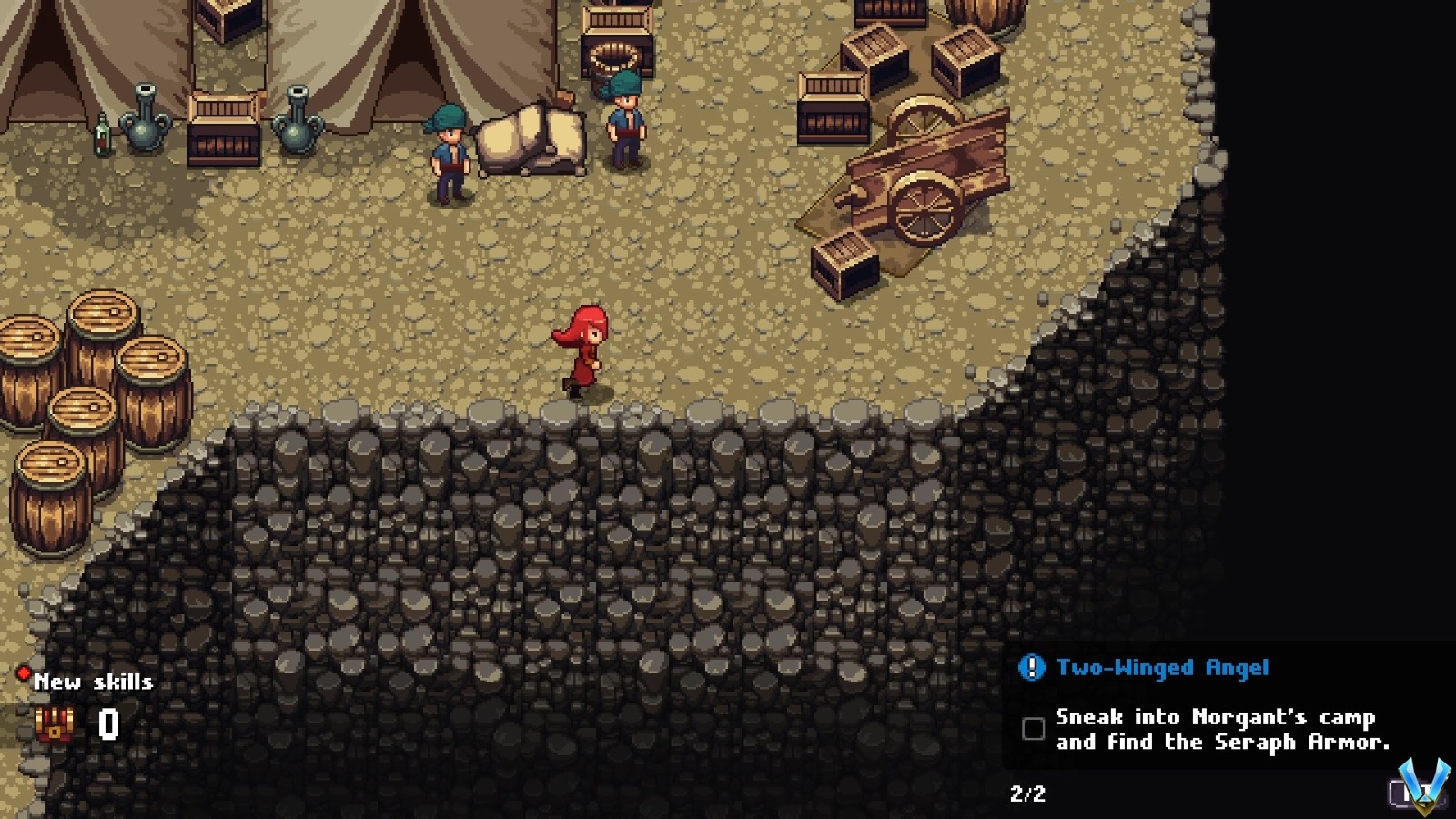Click the V-shaped emblem badge in corner

[x=1426, y=784]
